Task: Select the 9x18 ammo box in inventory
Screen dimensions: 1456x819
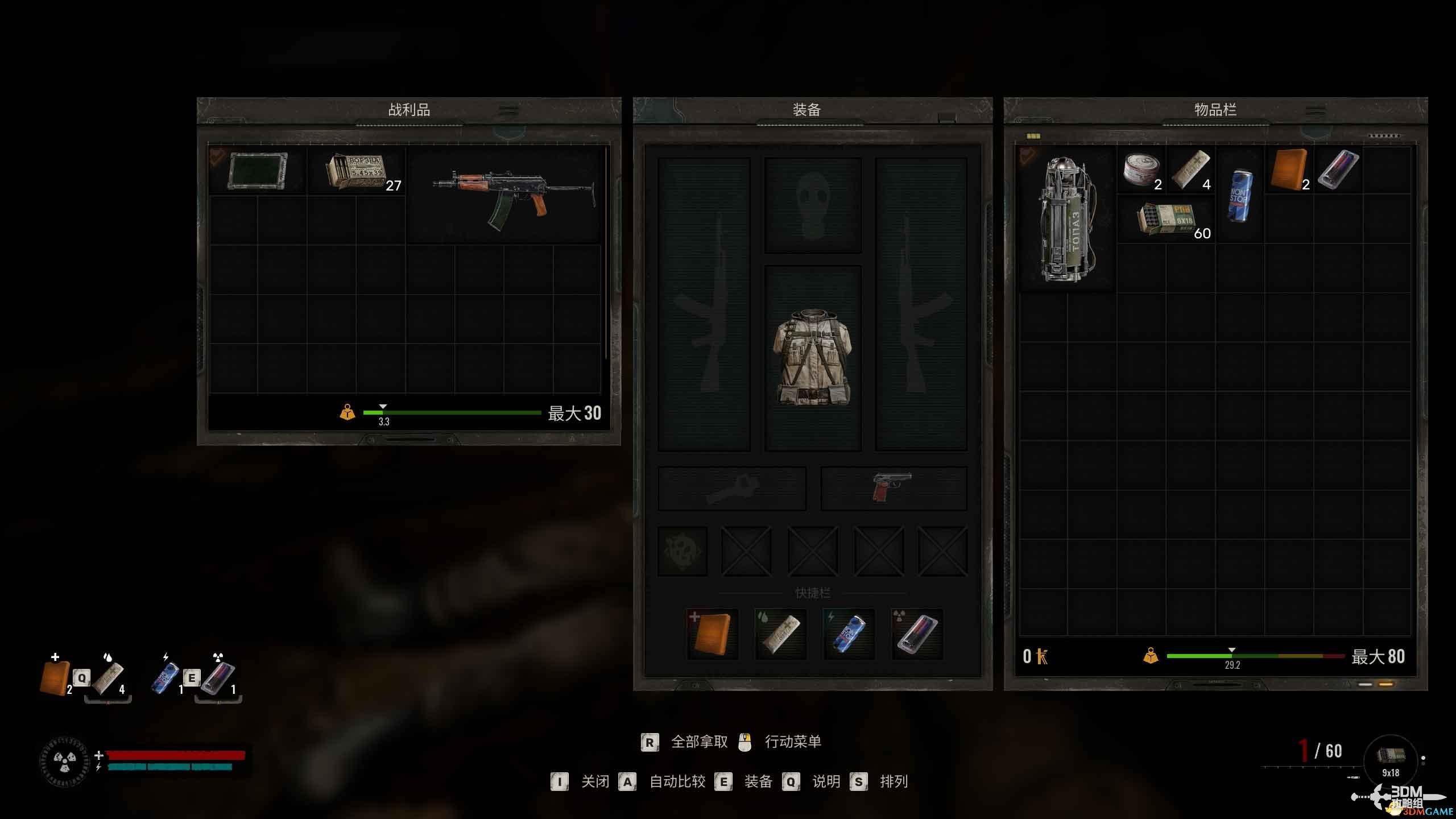Action: pos(1165,219)
